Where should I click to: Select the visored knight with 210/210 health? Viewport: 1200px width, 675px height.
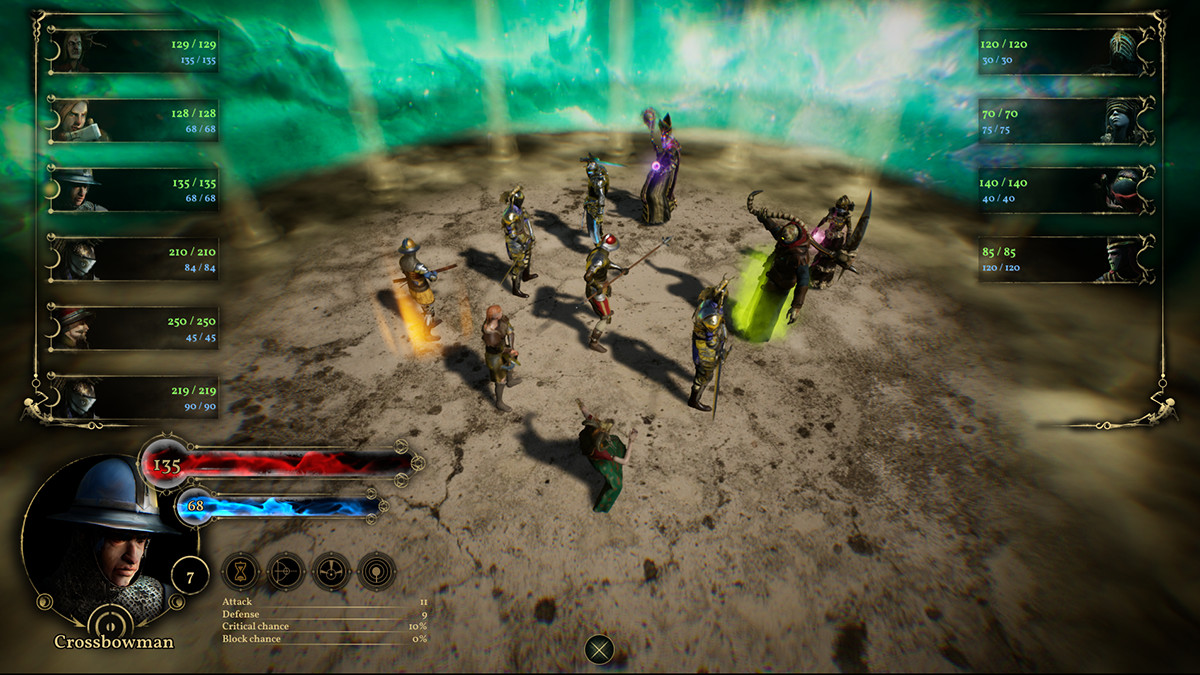pyautogui.click(x=132, y=259)
